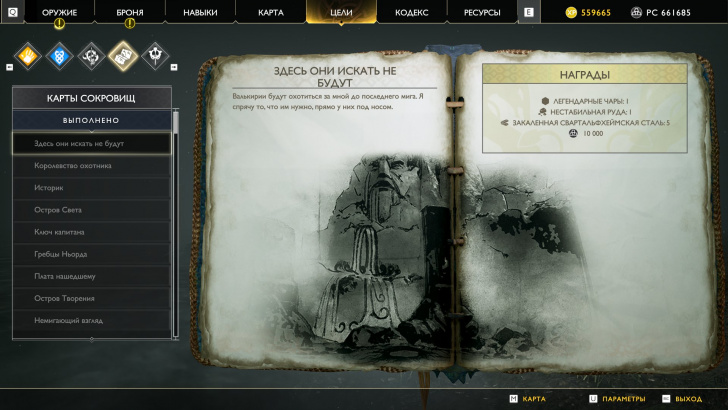The image size is (728, 410).
Task: Go to the НАВЫКИ tab
Action: (x=200, y=13)
